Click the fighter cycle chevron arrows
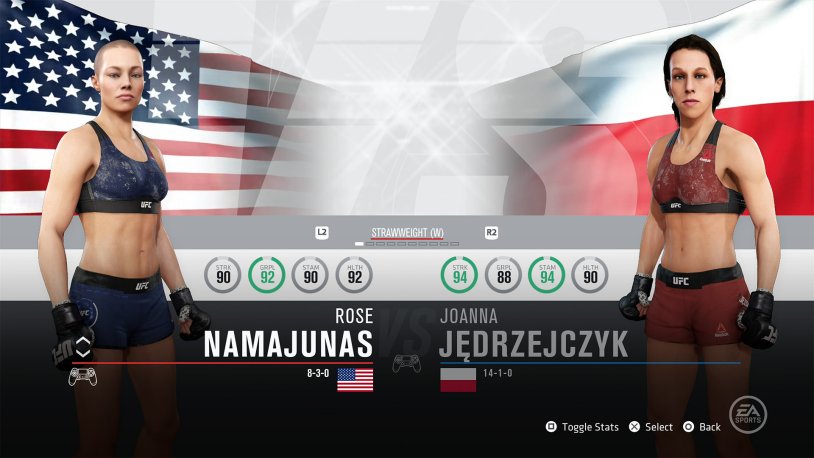This screenshot has width=814, height=458. (x=82, y=349)
